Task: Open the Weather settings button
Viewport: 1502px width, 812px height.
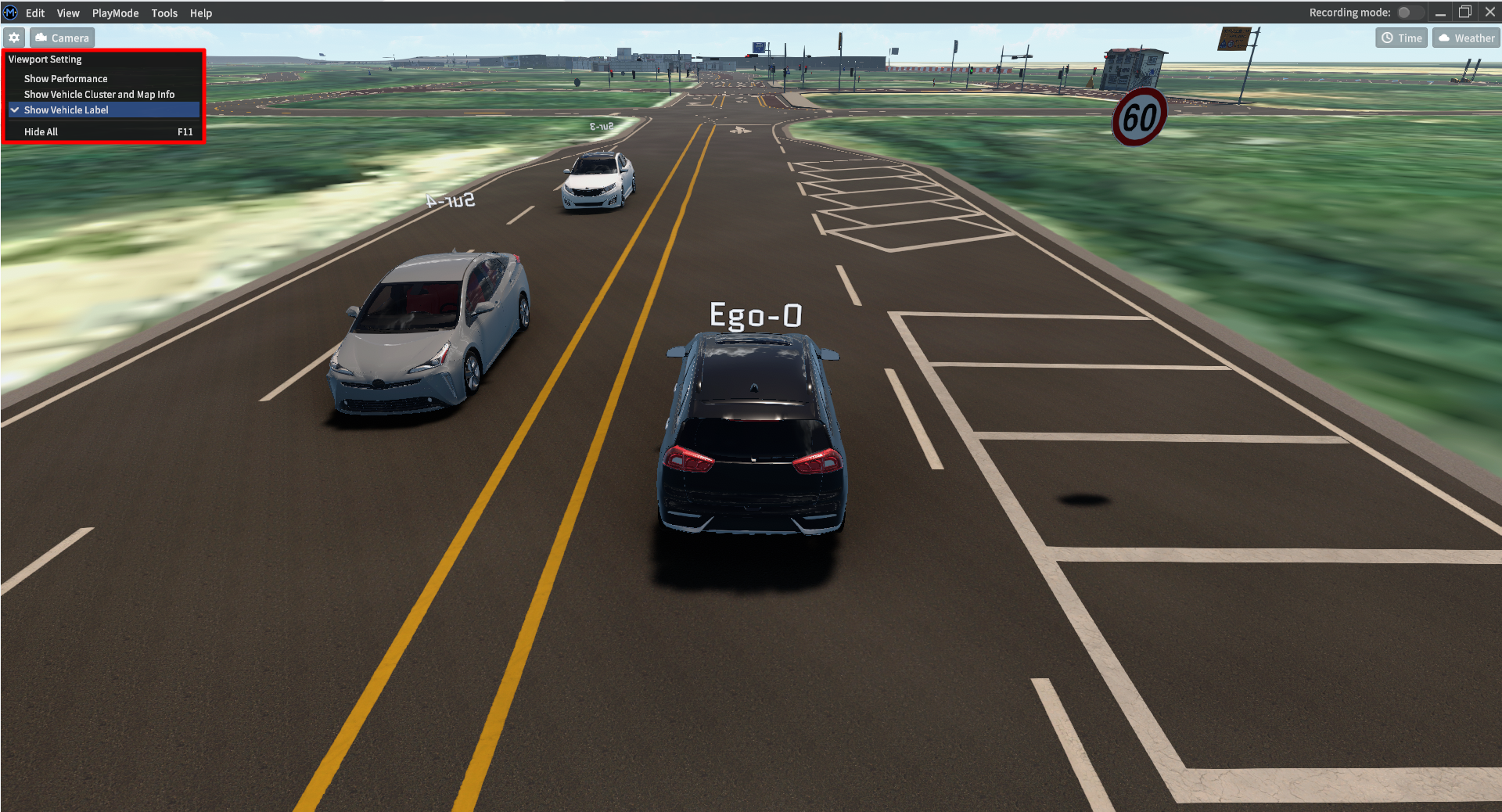Action: pos(1466,38)
